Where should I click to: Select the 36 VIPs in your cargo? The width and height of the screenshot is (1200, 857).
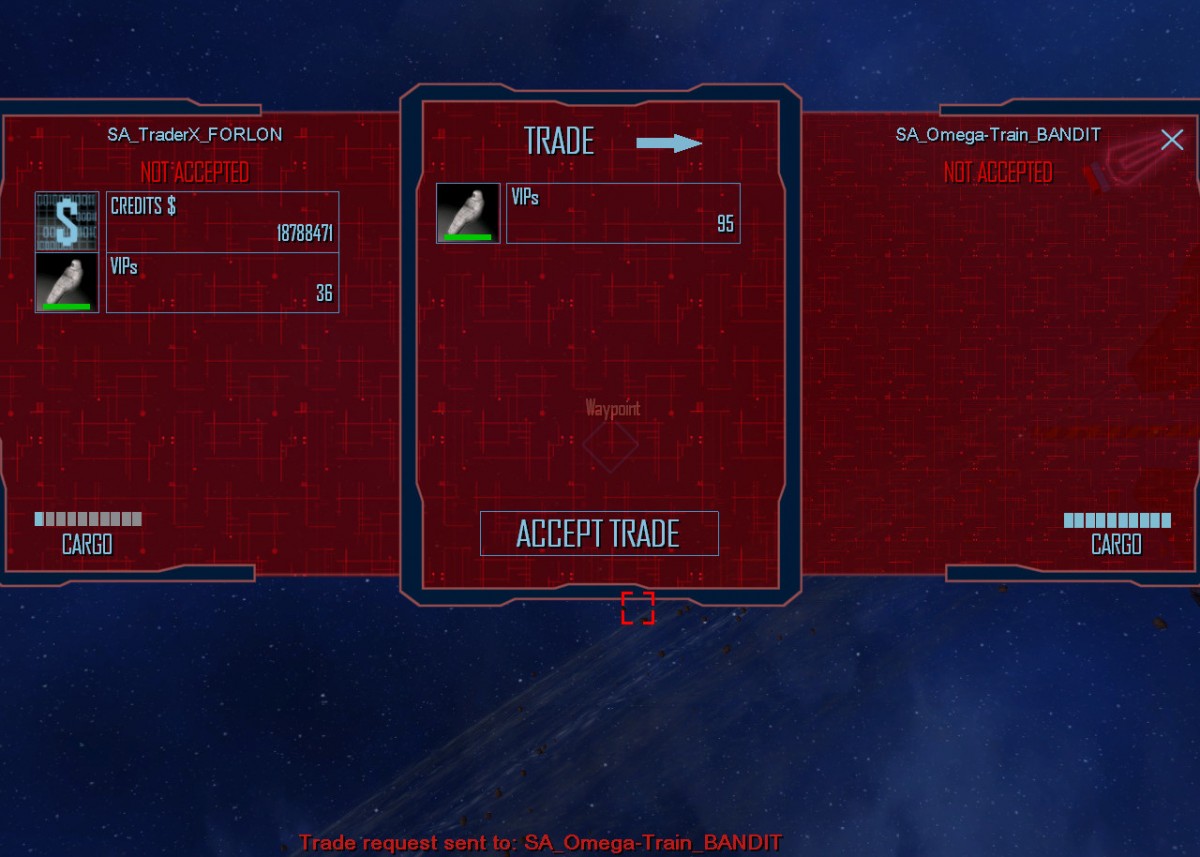tap(222, 282)
